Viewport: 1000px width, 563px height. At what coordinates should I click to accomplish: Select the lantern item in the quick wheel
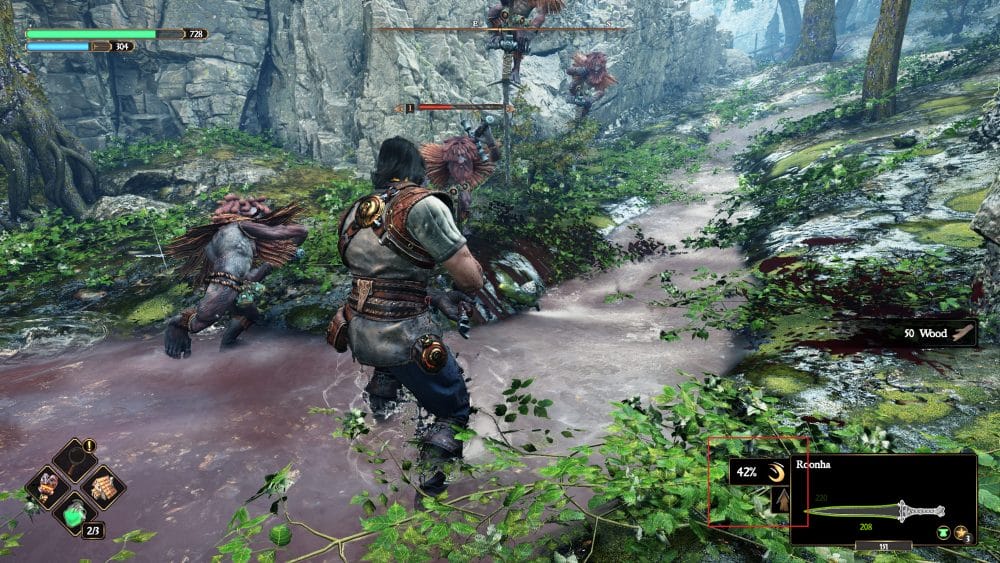pos(47,487)
